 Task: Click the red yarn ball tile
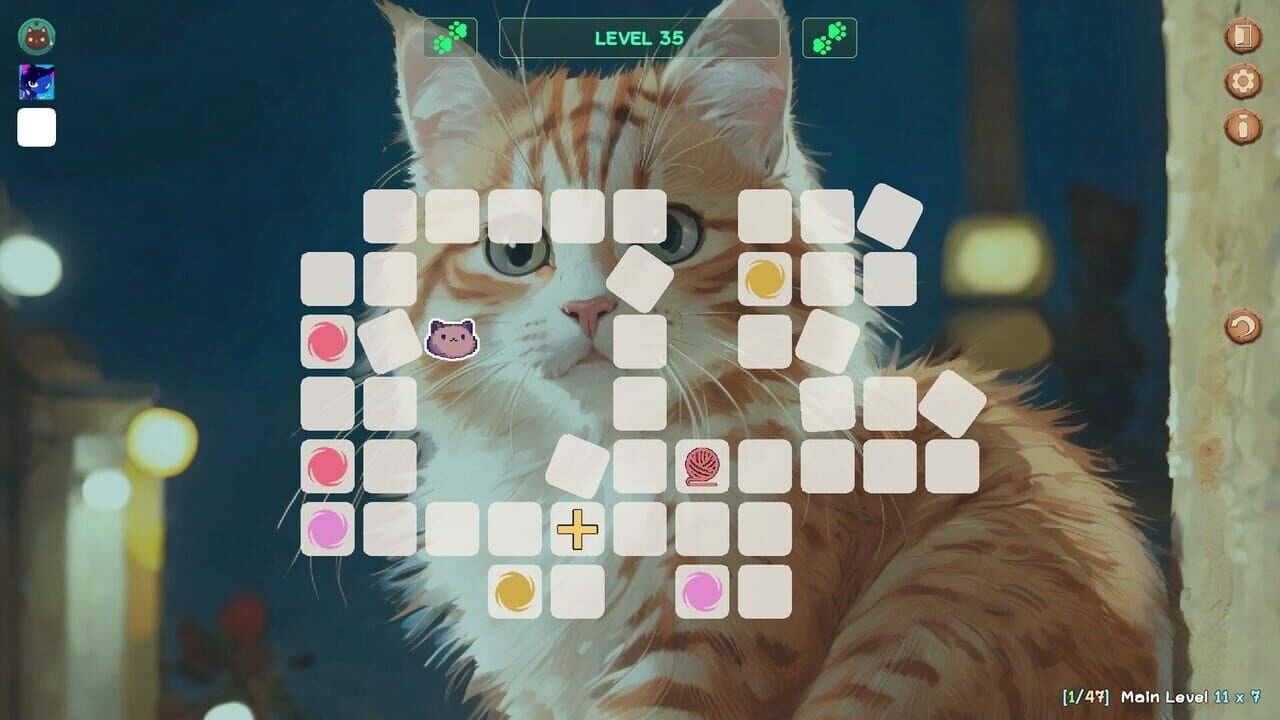pyautogui.click(x=703, y=466)
